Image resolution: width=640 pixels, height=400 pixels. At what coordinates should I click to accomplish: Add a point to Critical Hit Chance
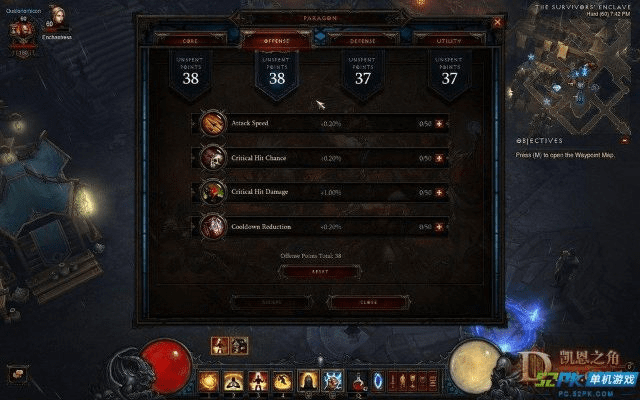point(438,158)
